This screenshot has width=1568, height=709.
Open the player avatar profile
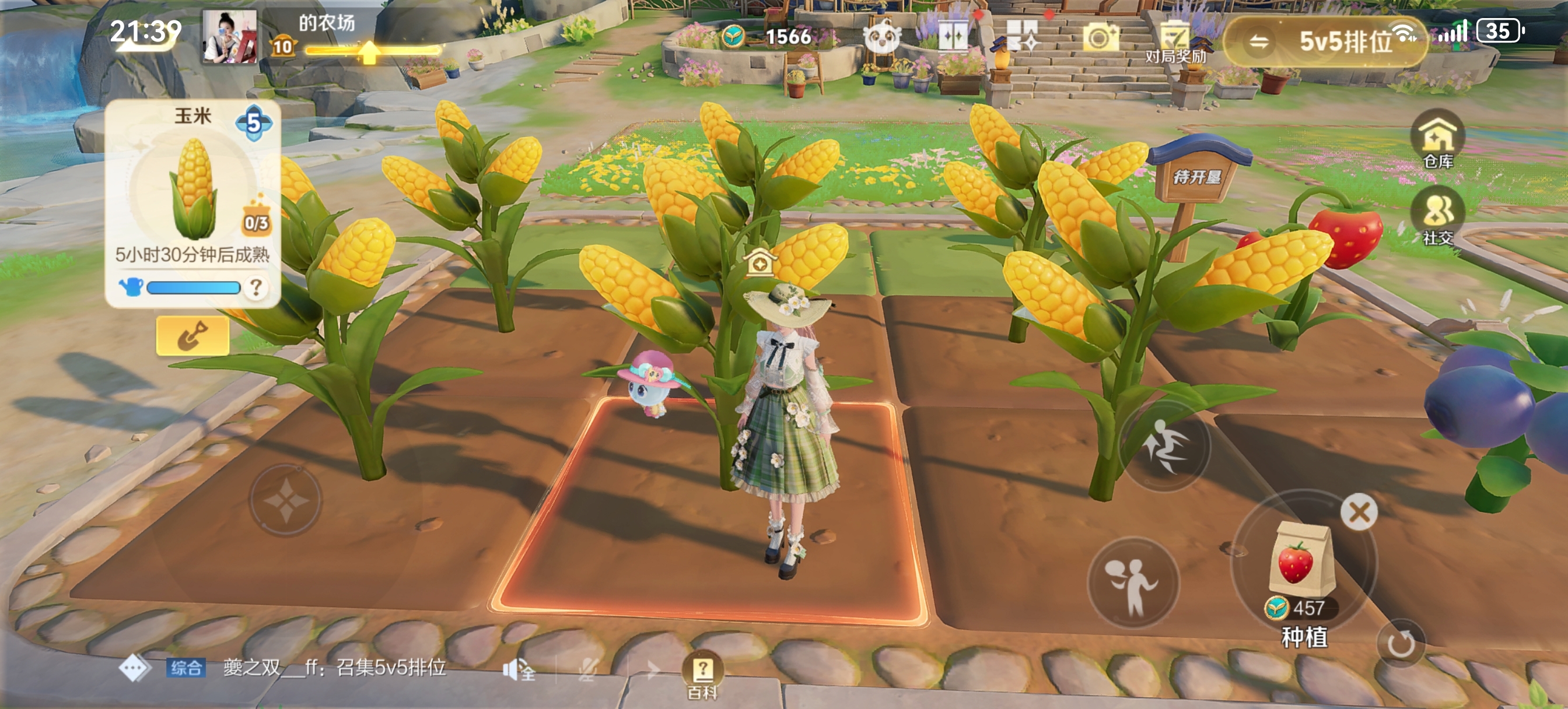tap(229, 37)
